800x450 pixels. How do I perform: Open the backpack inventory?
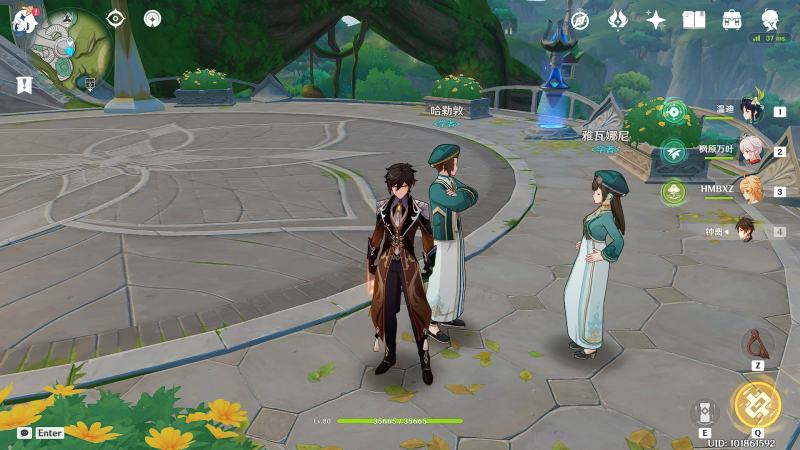click(x=732, y=19)
